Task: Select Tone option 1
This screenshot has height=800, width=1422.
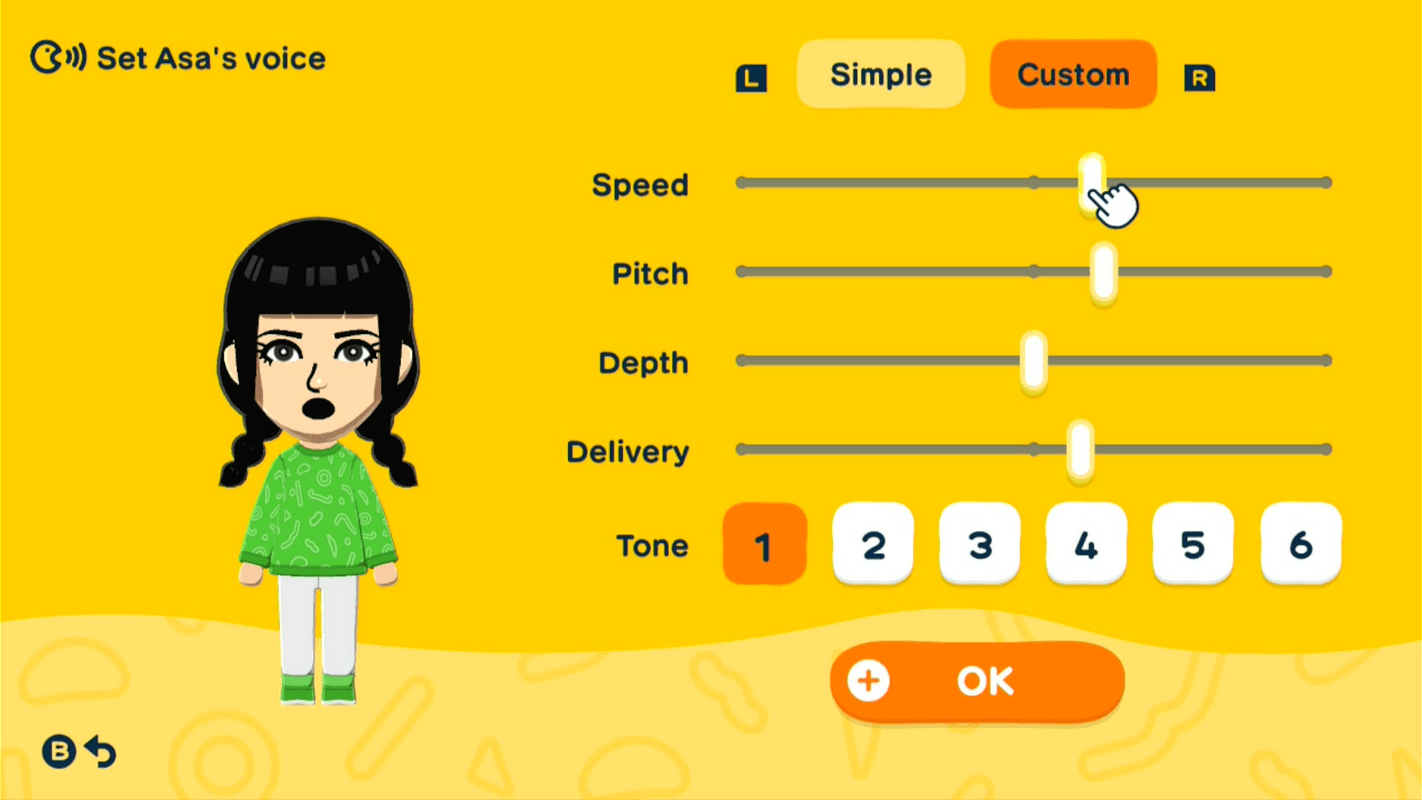Action: pyautogui.click(x=764, y=545)
